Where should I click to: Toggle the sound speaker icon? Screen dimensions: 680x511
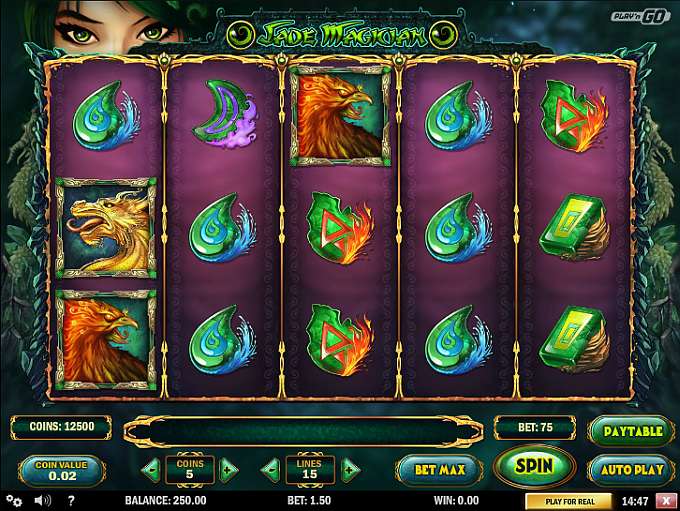click(43, 500)
